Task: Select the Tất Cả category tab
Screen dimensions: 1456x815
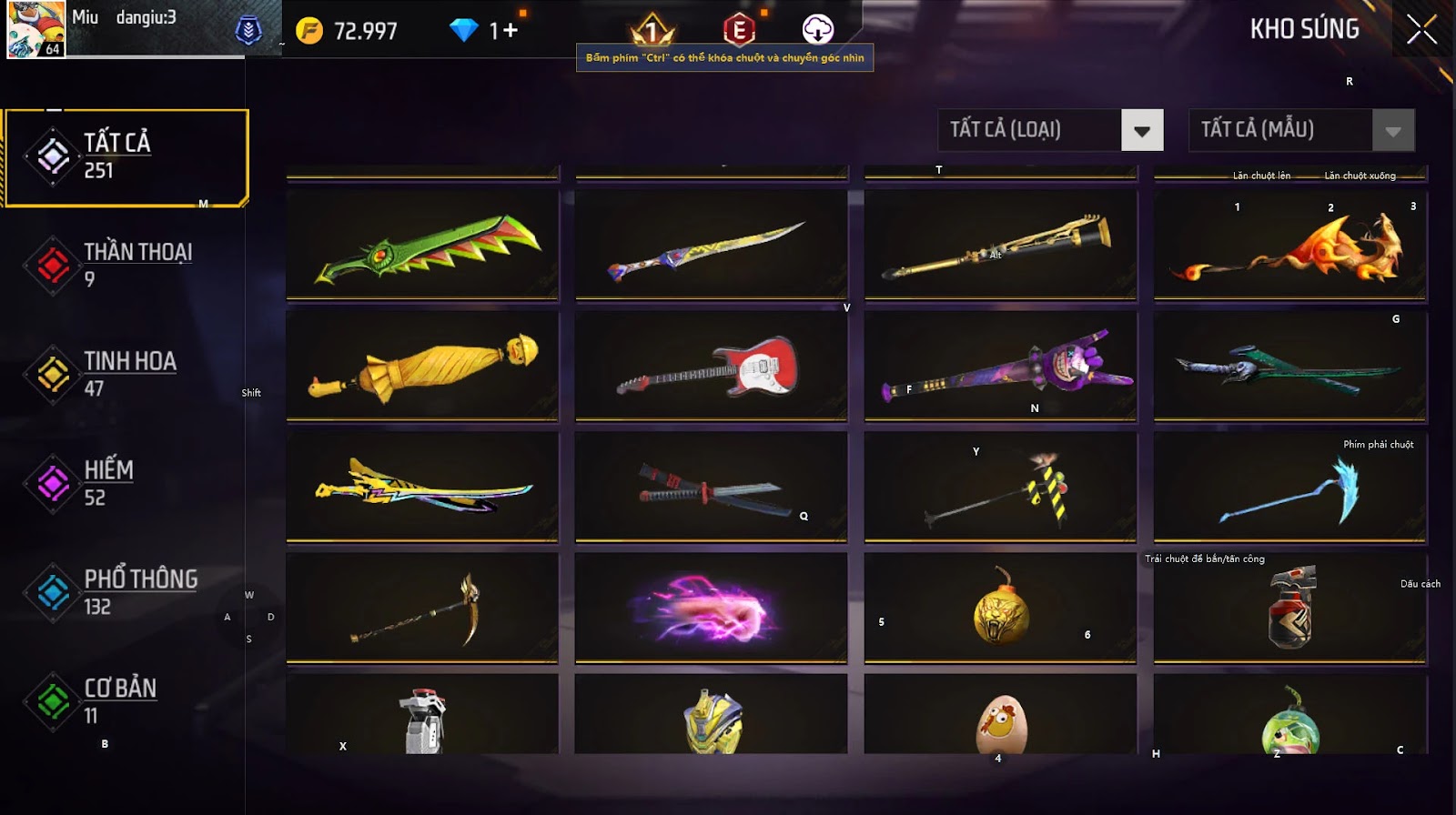Action: tap(126, 157)
